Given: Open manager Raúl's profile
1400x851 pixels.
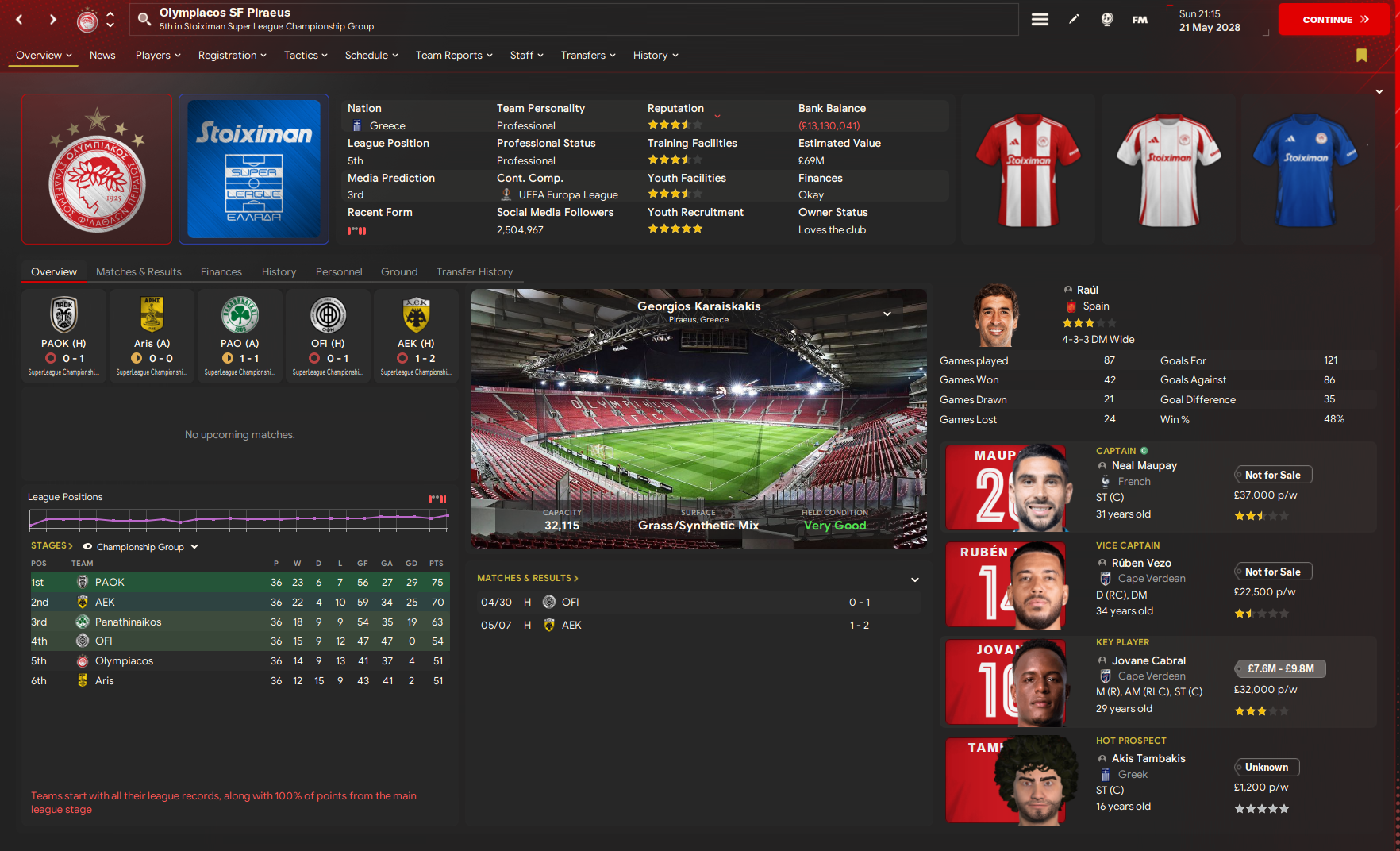Looking at the screenshot, I should point(1087,291).
